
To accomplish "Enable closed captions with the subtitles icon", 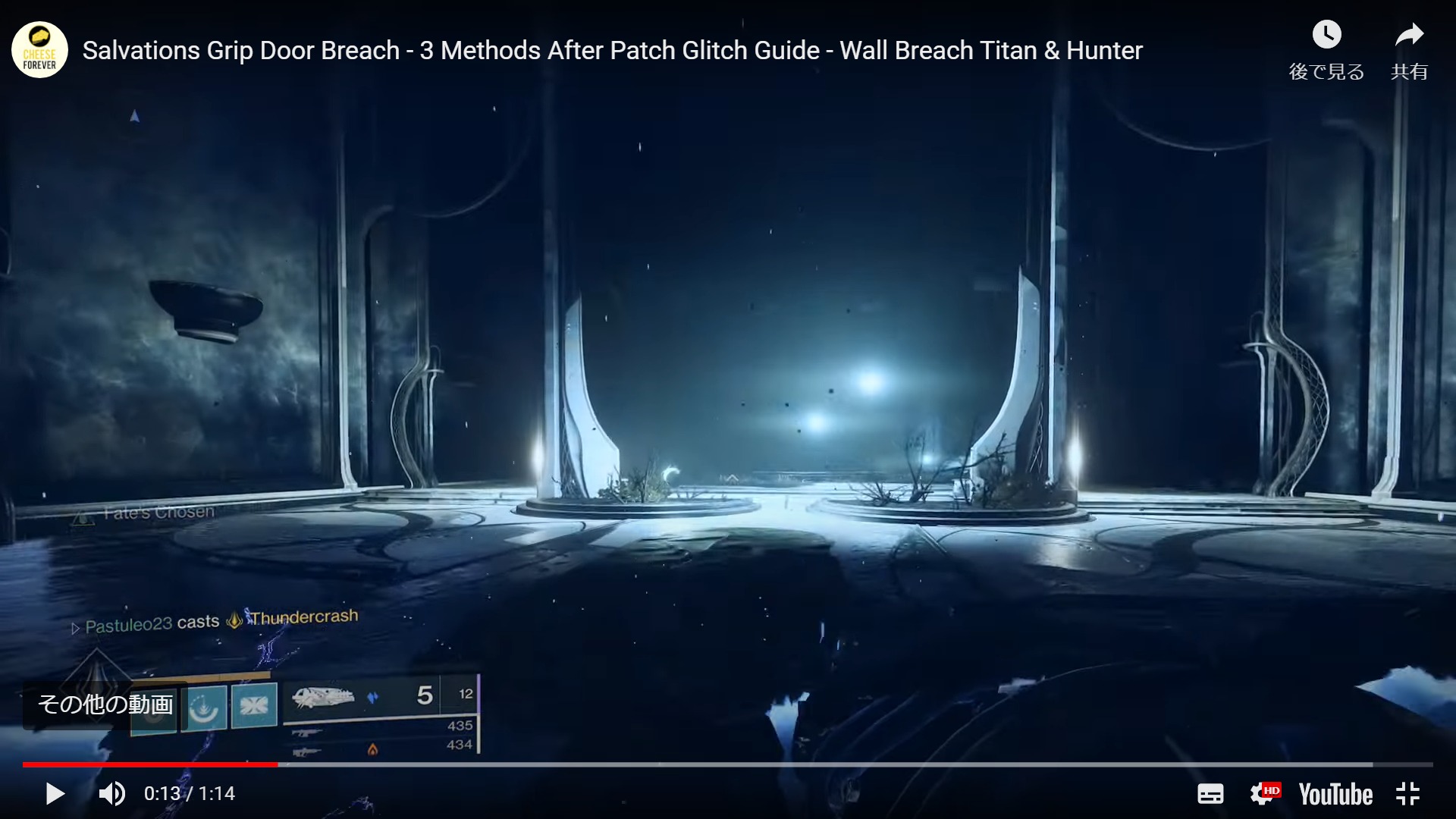I will [1210, 794].
